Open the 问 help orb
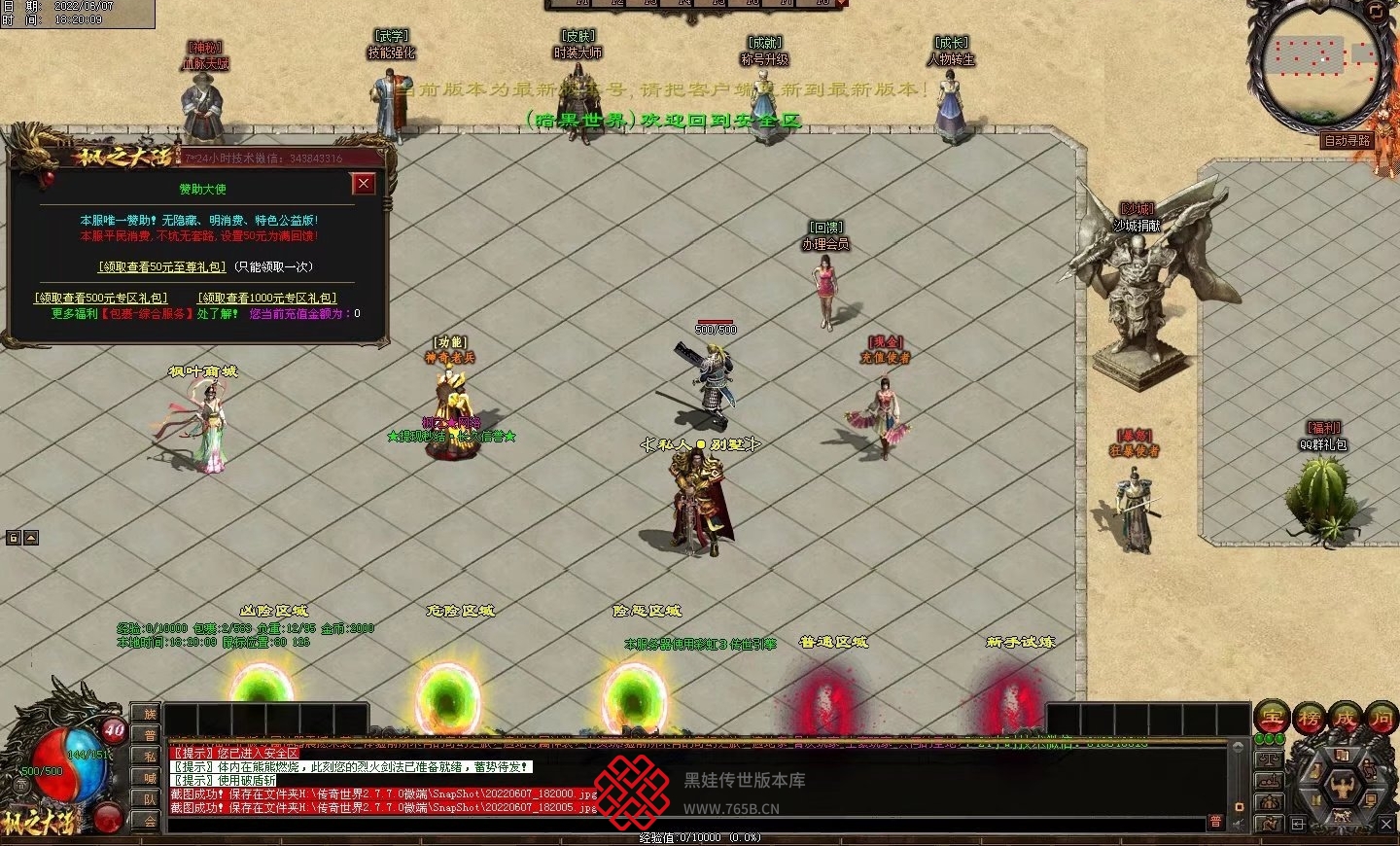 [1381, 719]
